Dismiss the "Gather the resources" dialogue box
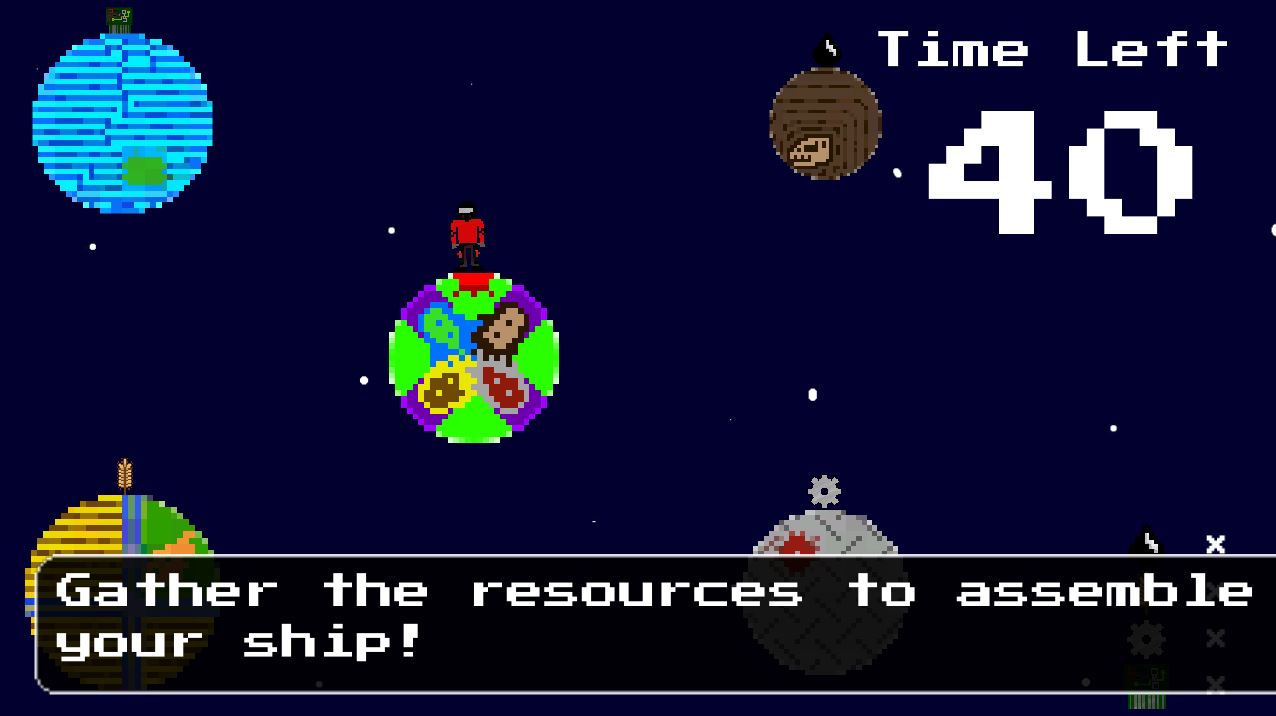 (655, 622)
